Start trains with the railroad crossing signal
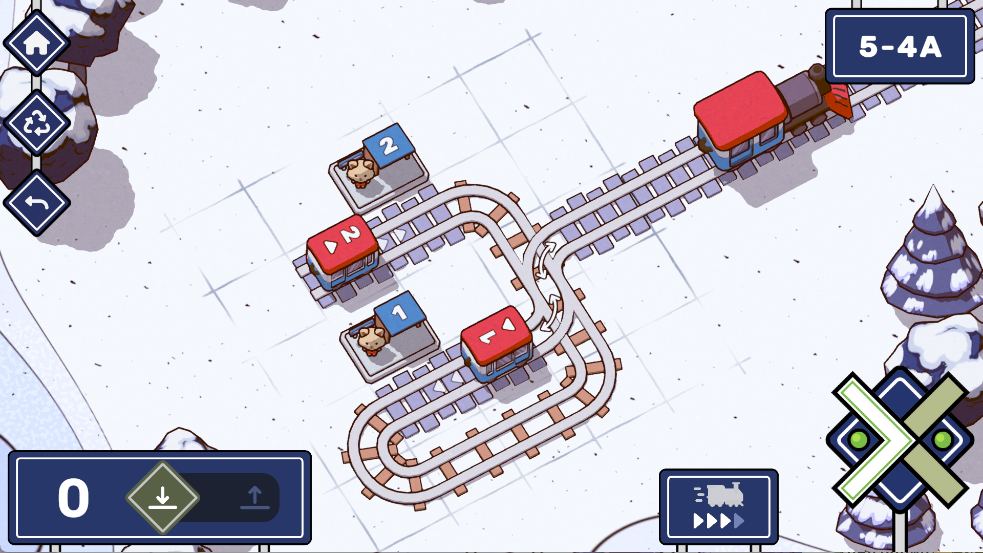 coord(900,440)
